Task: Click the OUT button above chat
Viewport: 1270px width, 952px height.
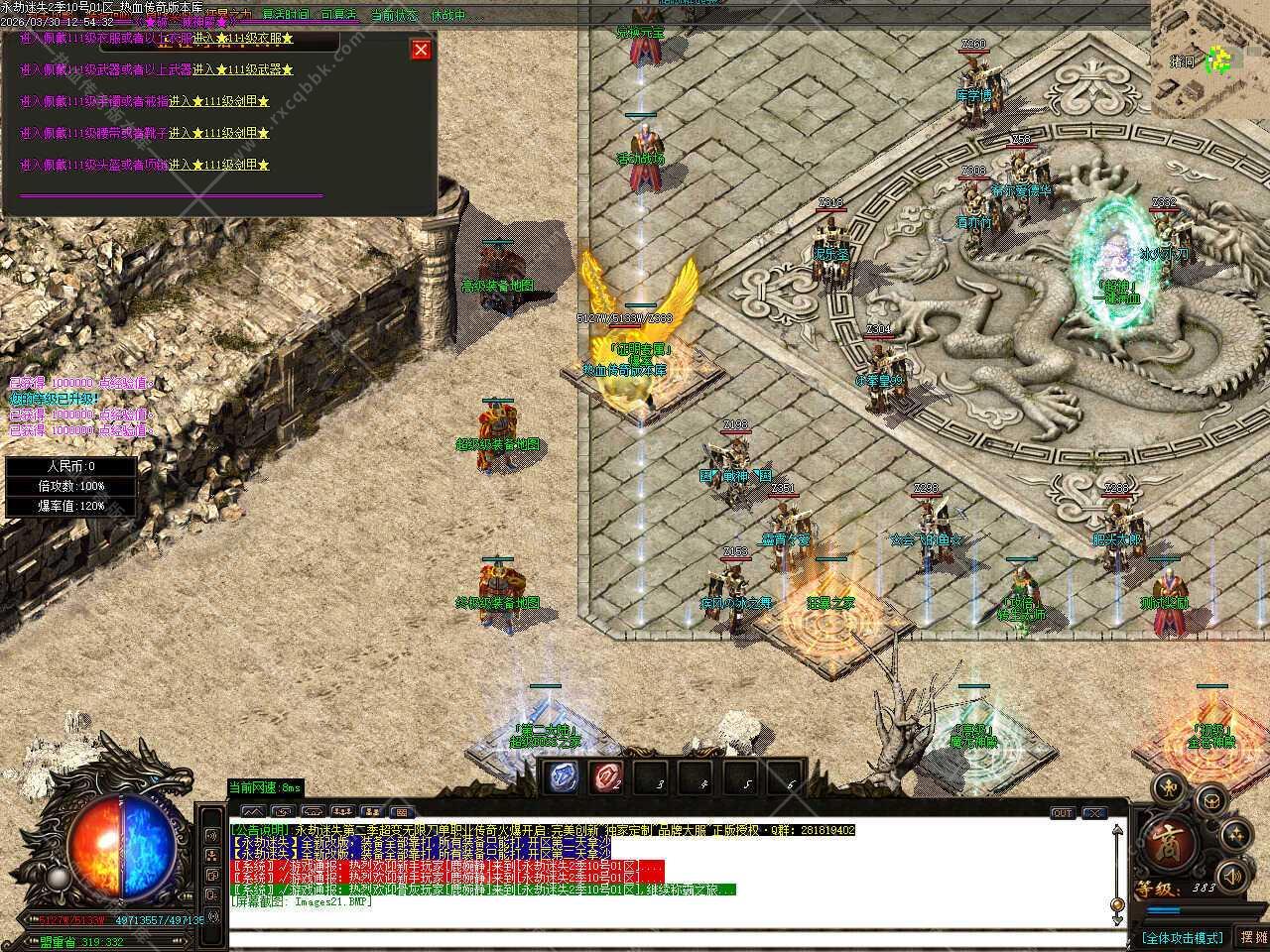Action: pos(1062,813)
